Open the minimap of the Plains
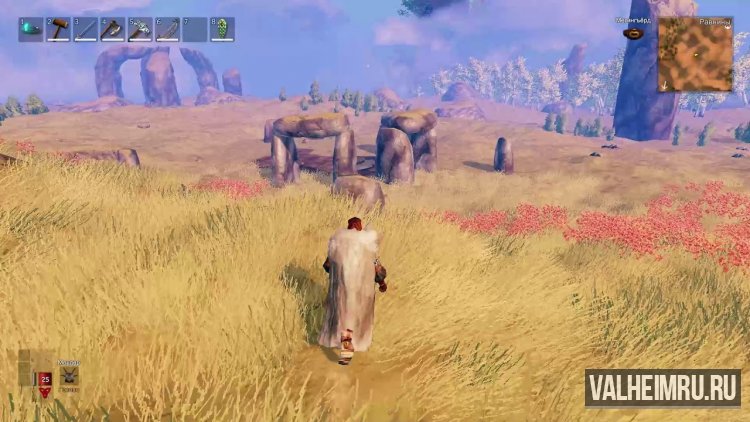 (695, 55)
